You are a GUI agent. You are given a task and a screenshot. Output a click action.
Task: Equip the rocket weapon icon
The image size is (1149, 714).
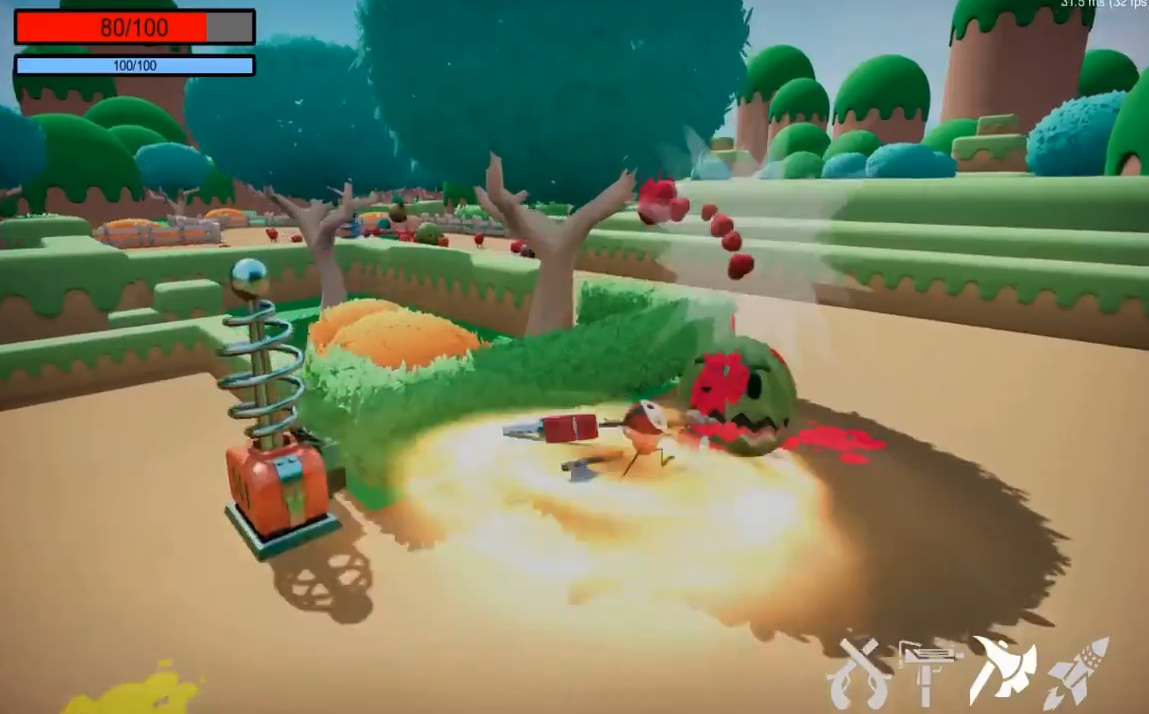click(1077, 673)
